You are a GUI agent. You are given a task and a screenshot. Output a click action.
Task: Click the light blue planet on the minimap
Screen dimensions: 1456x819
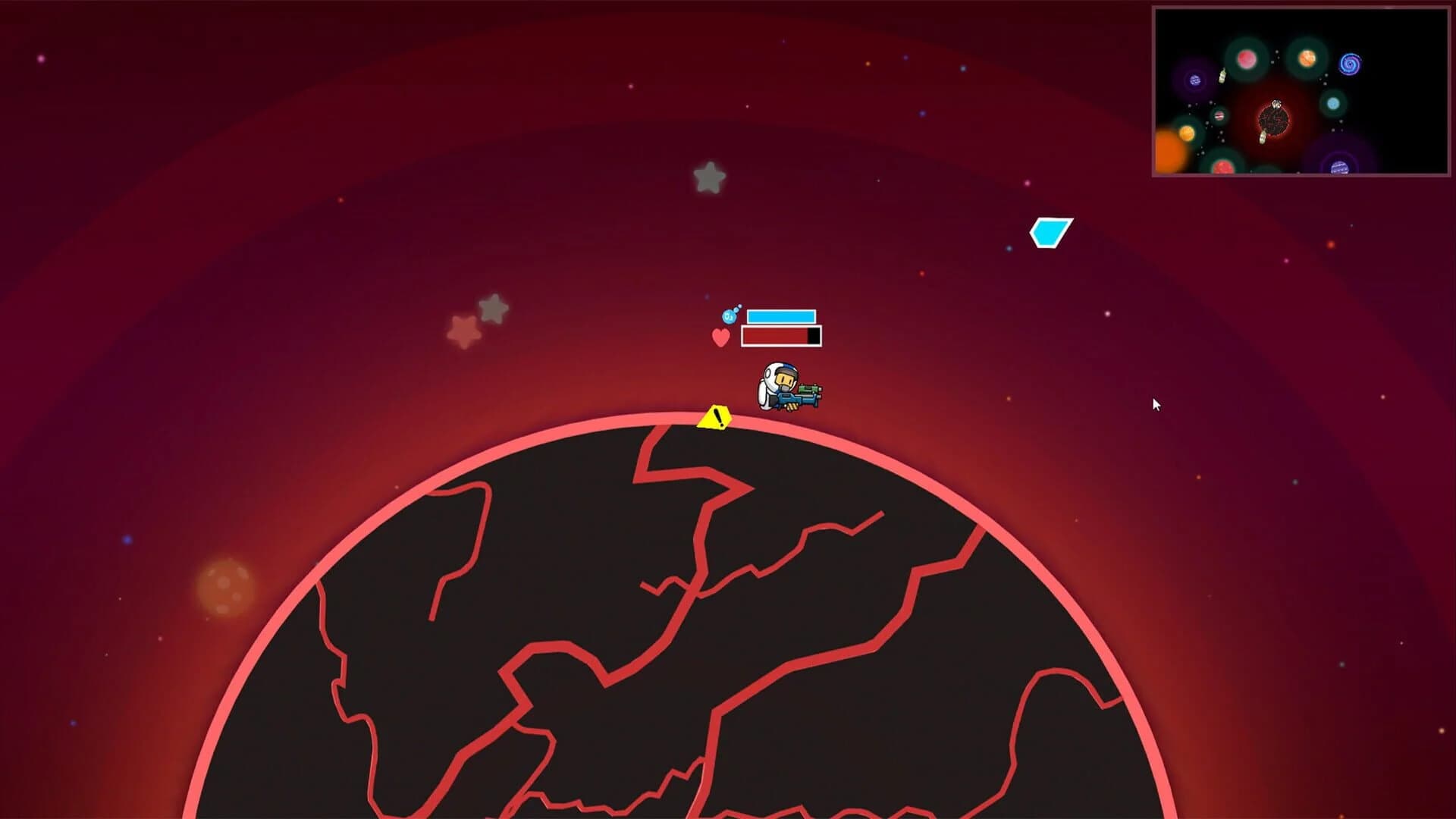point(1333,103)
